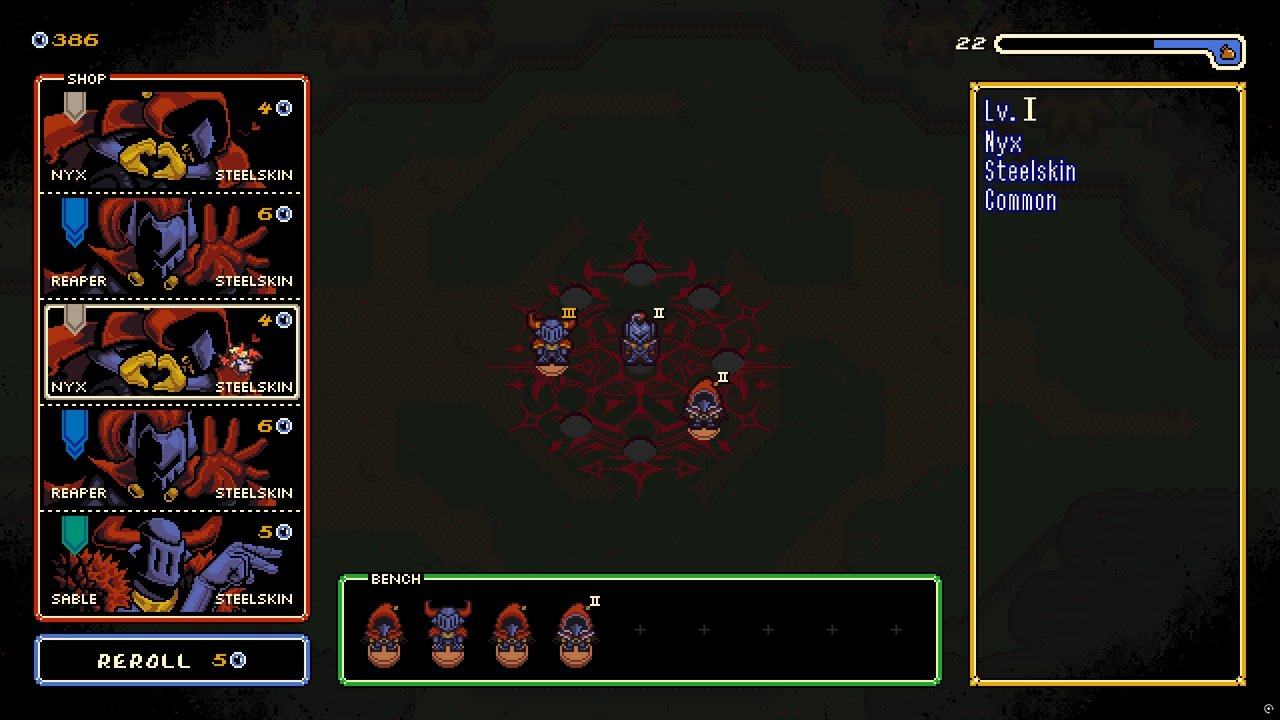The height and width of the screenshot is (720, 1280).
Task: Pick the level II hooded unit on the bench
Action: (x=577, y=630)
